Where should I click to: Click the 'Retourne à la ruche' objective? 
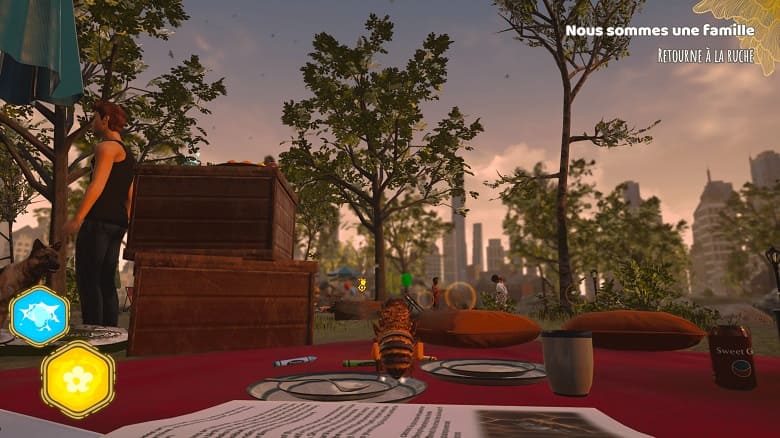click(705, 56)
